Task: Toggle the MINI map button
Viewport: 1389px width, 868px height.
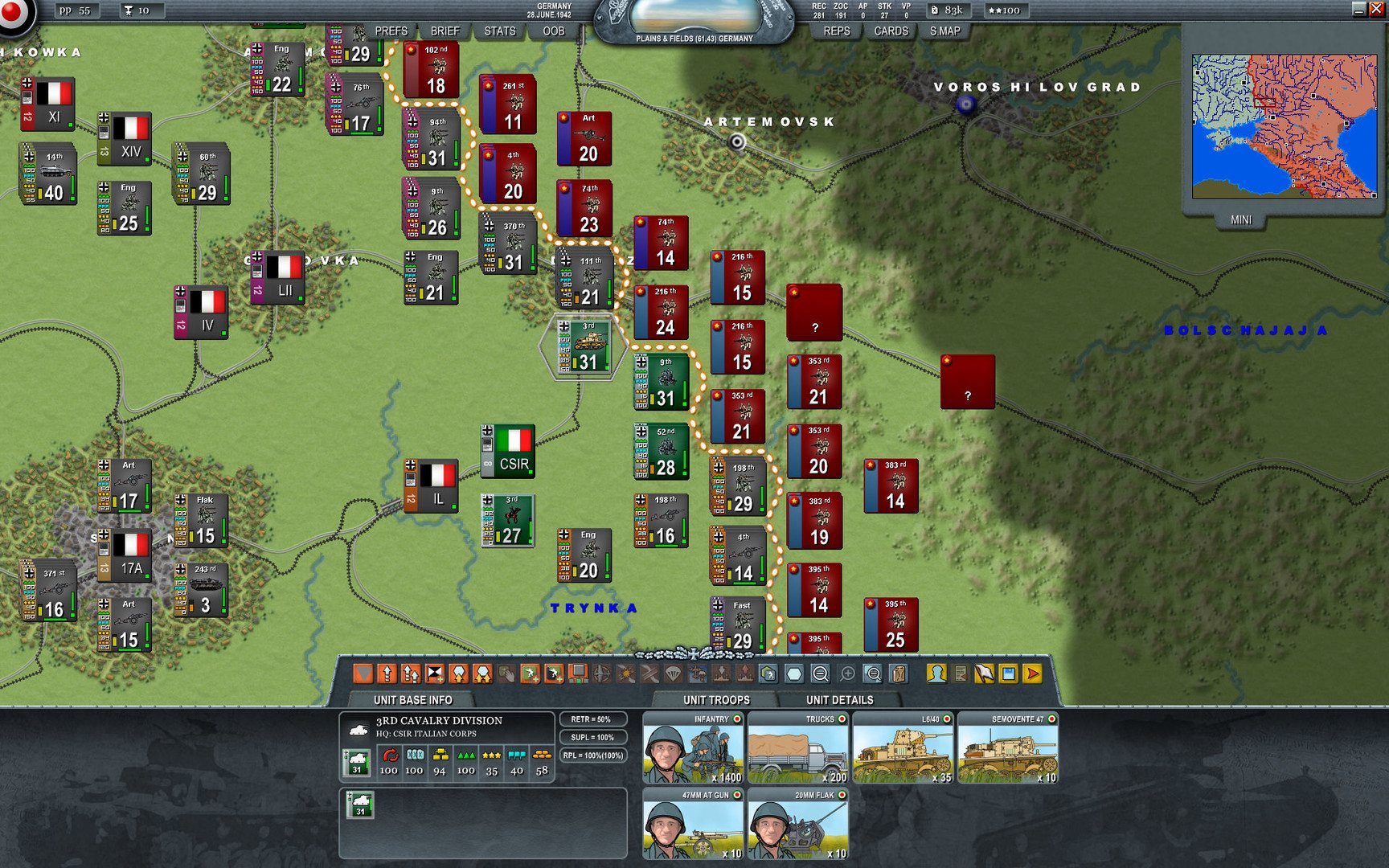Action: pyautogui.click(x=1240, y=219)
